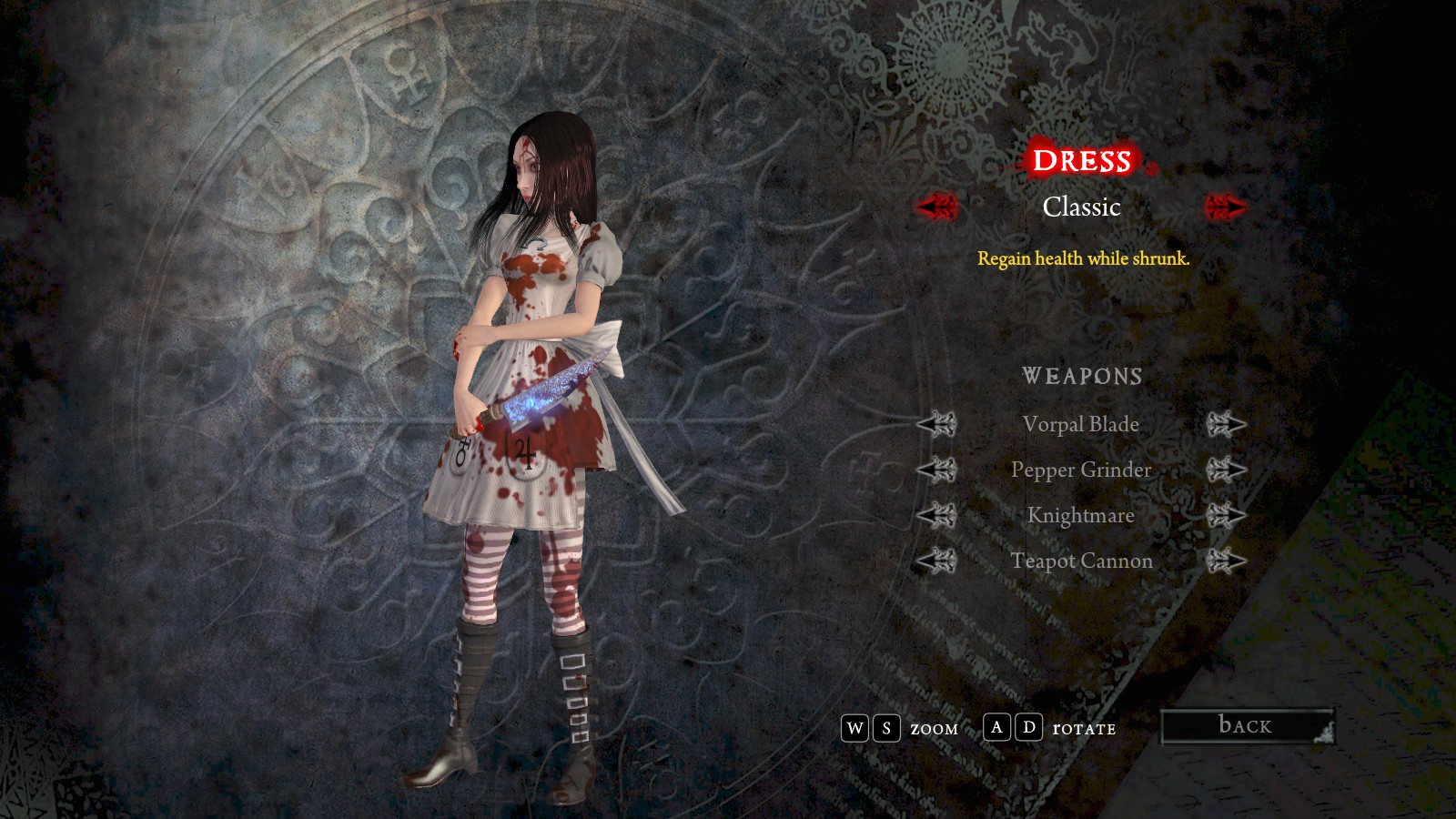Screen dimensions: 1456x819
Task: Click the right arrow beside Knightmare
Action: tap(1225, 515)
